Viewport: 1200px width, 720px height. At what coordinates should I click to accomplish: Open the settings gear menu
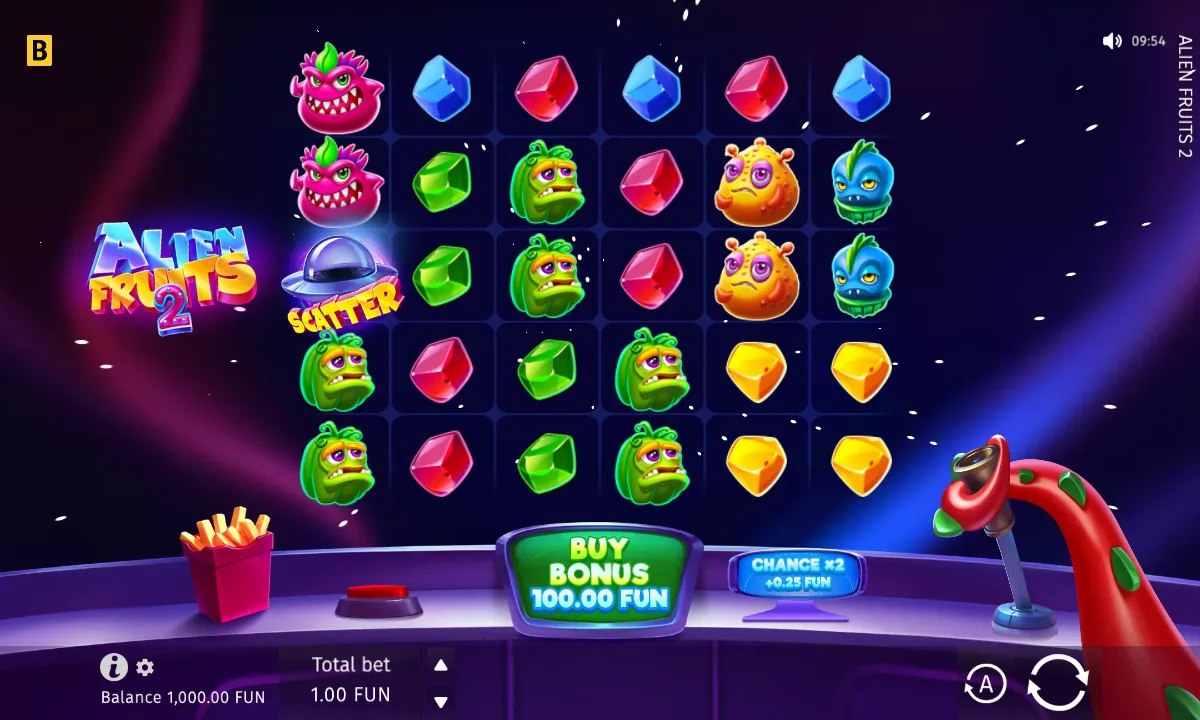click(x=145, y=668)
